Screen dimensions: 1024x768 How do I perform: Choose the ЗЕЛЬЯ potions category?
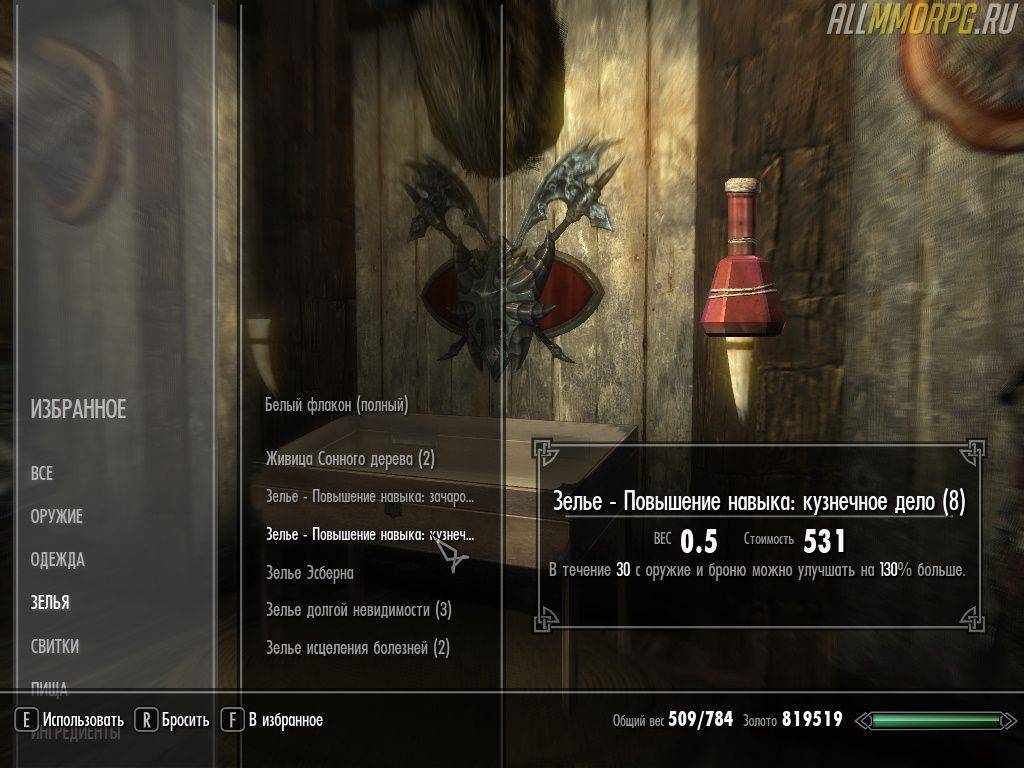[50, 603]
